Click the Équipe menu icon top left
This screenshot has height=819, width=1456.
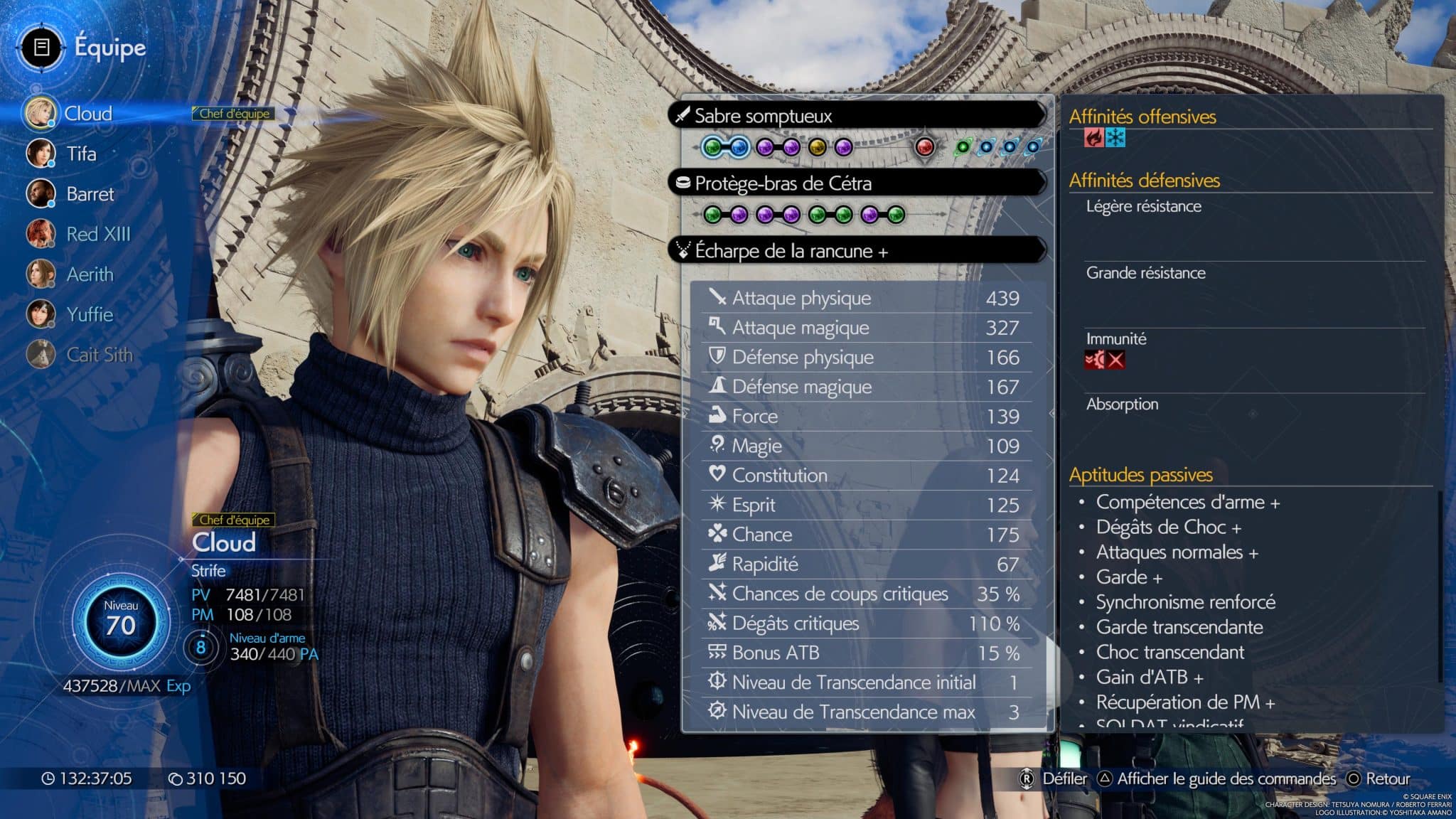point(41,48)
